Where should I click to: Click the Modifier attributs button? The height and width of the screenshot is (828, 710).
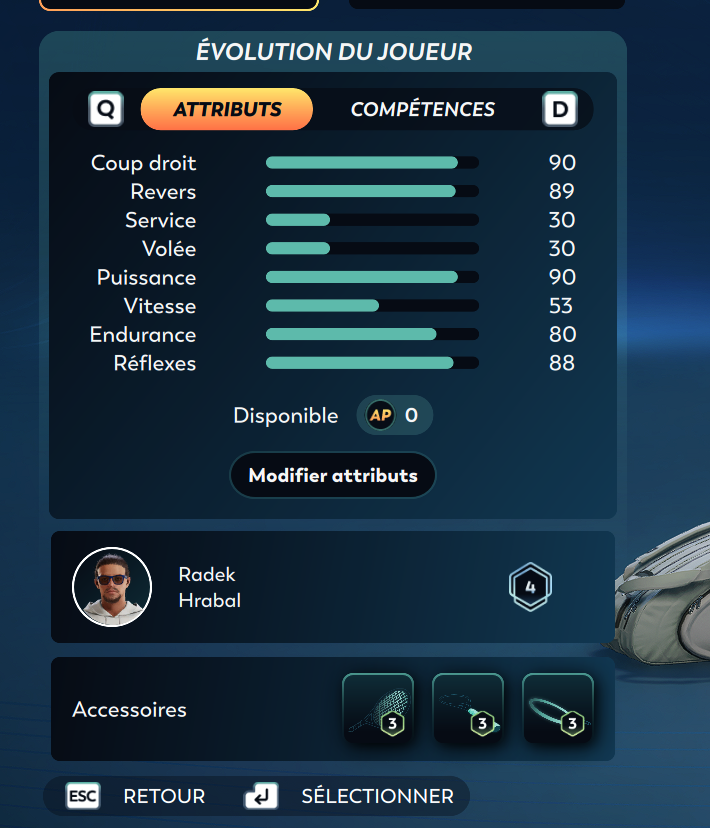click(x=333, y=475)
